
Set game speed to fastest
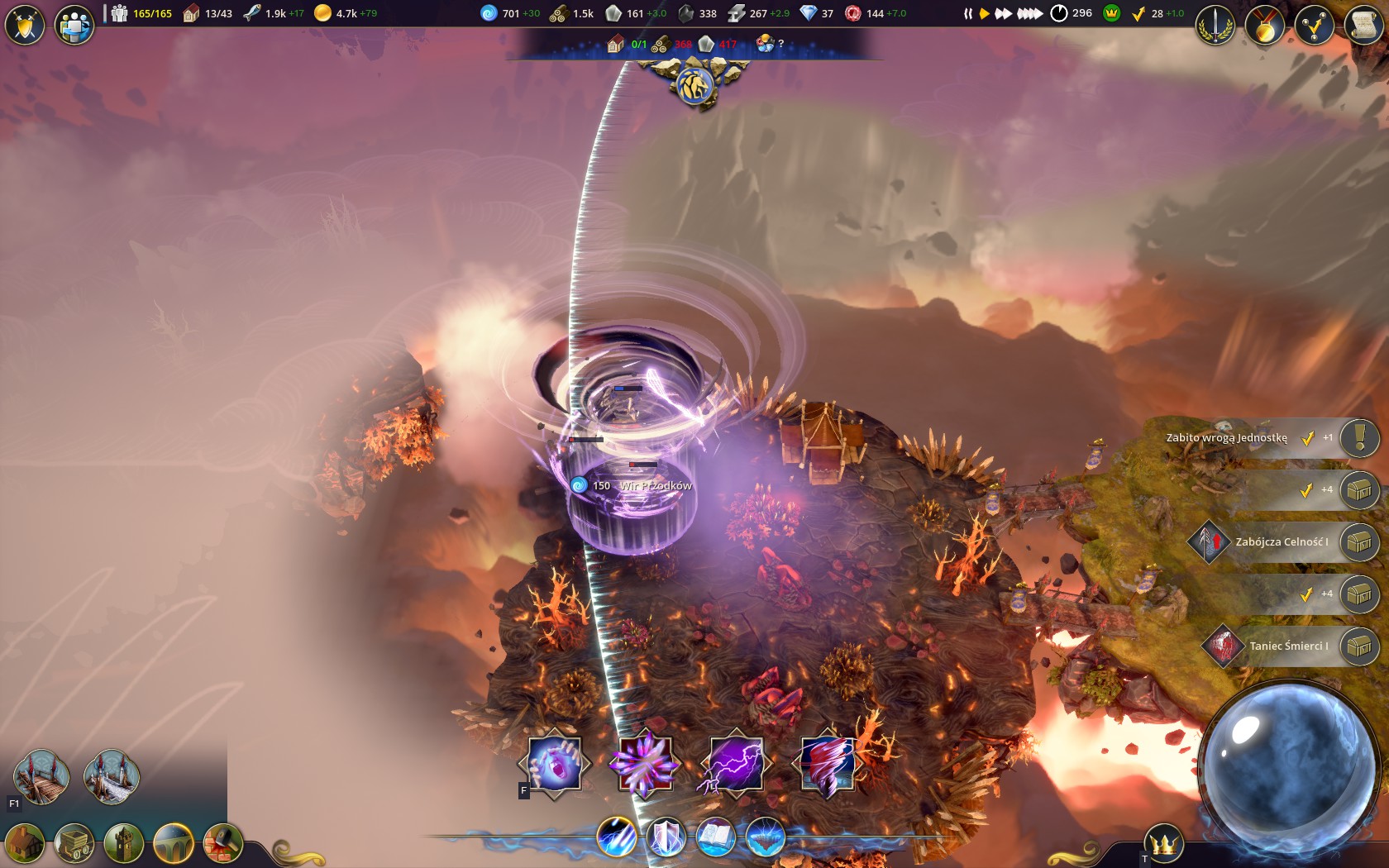coord(1029,14)
